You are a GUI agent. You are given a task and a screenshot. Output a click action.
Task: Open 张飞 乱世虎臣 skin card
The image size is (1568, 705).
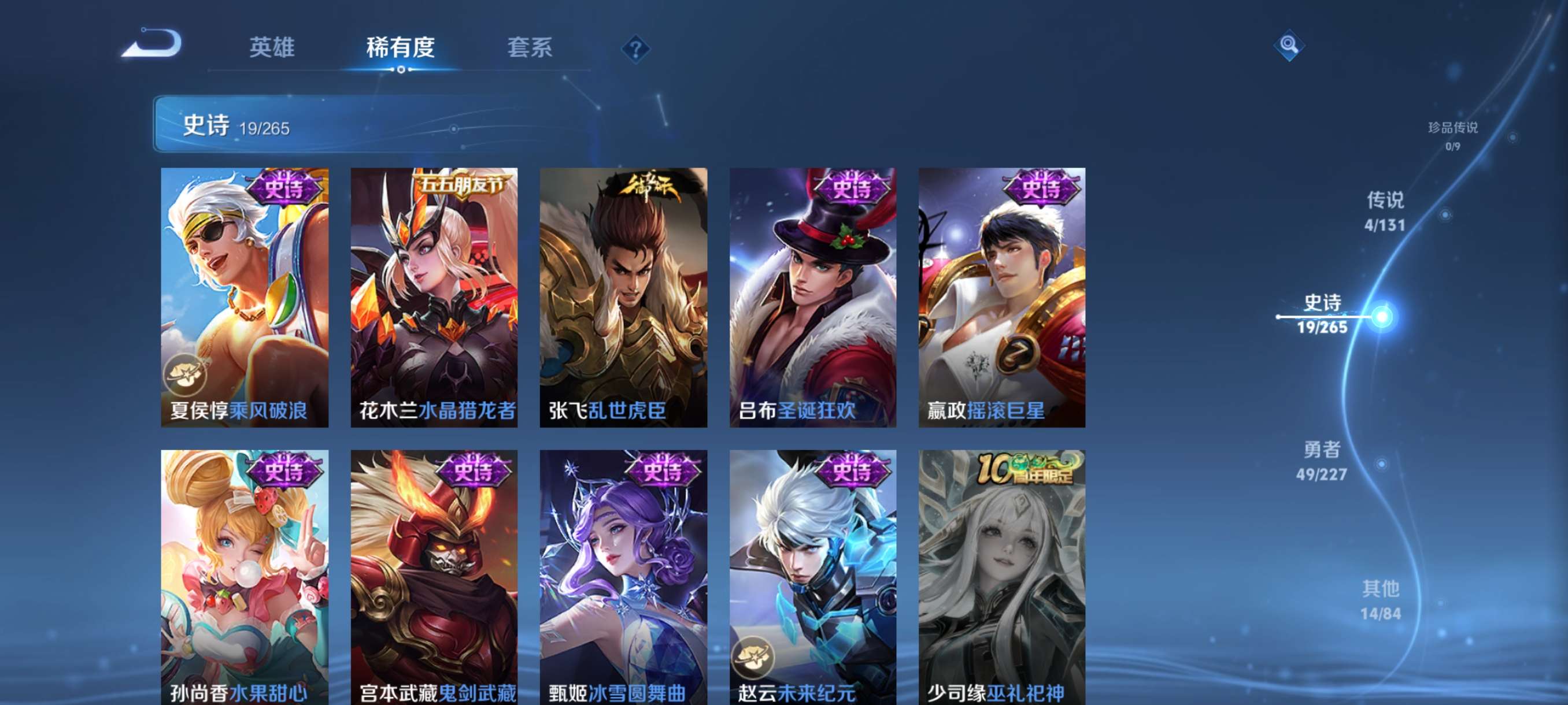point(623,297)
